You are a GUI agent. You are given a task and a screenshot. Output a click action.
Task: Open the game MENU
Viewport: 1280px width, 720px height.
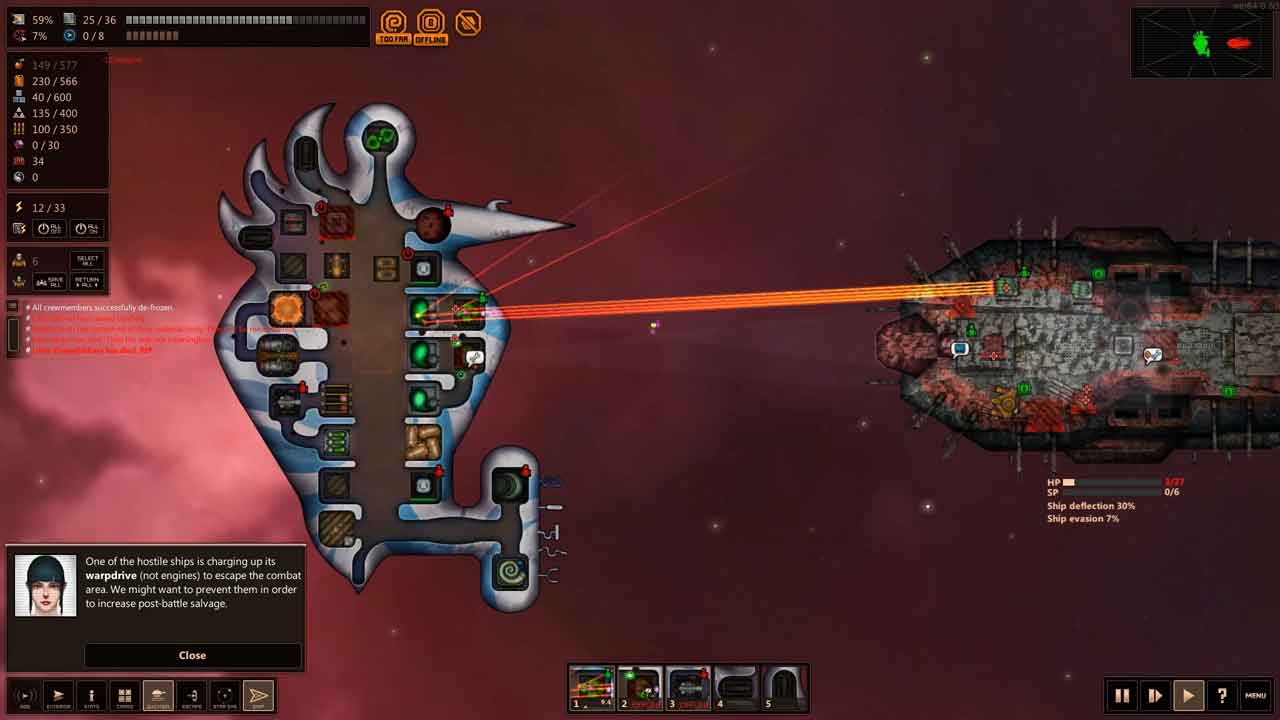pos(1255,695)
